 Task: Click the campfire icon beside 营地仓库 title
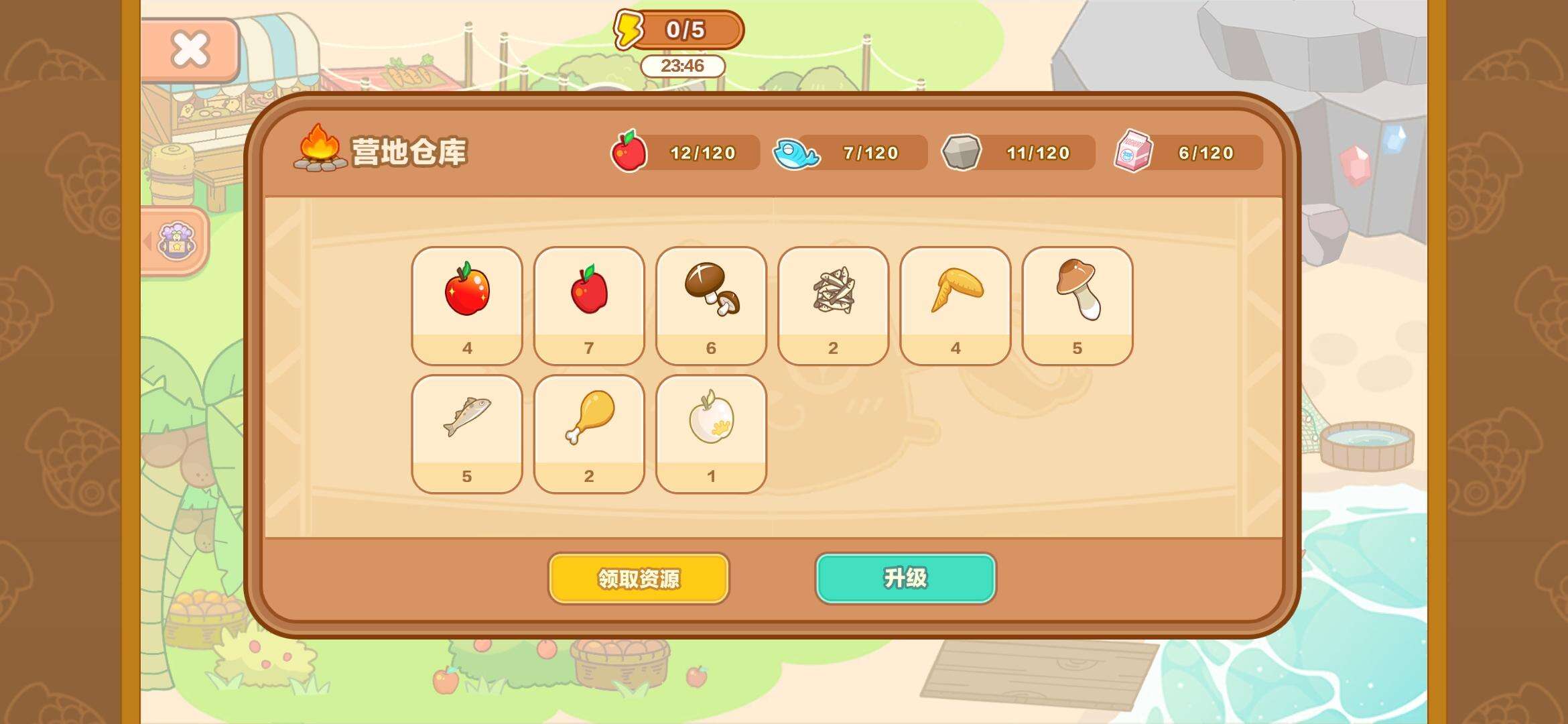320,149
